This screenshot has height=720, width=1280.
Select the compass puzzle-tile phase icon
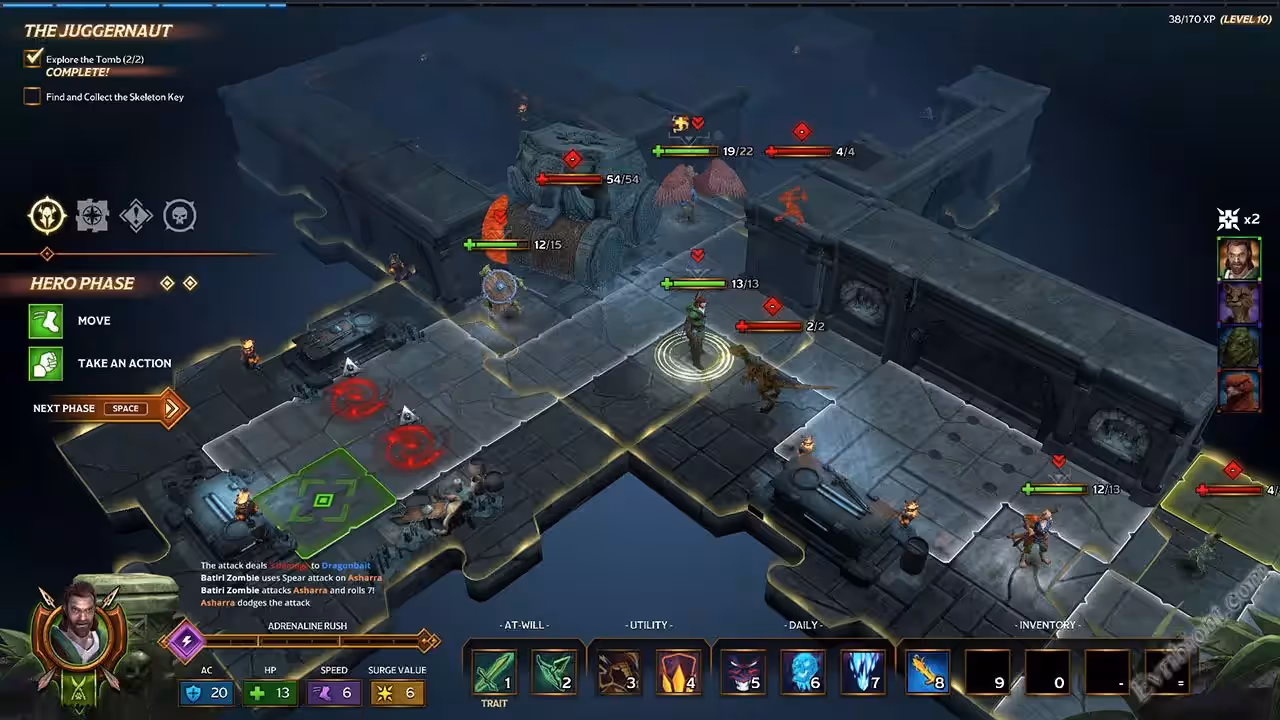pos(92,215)
